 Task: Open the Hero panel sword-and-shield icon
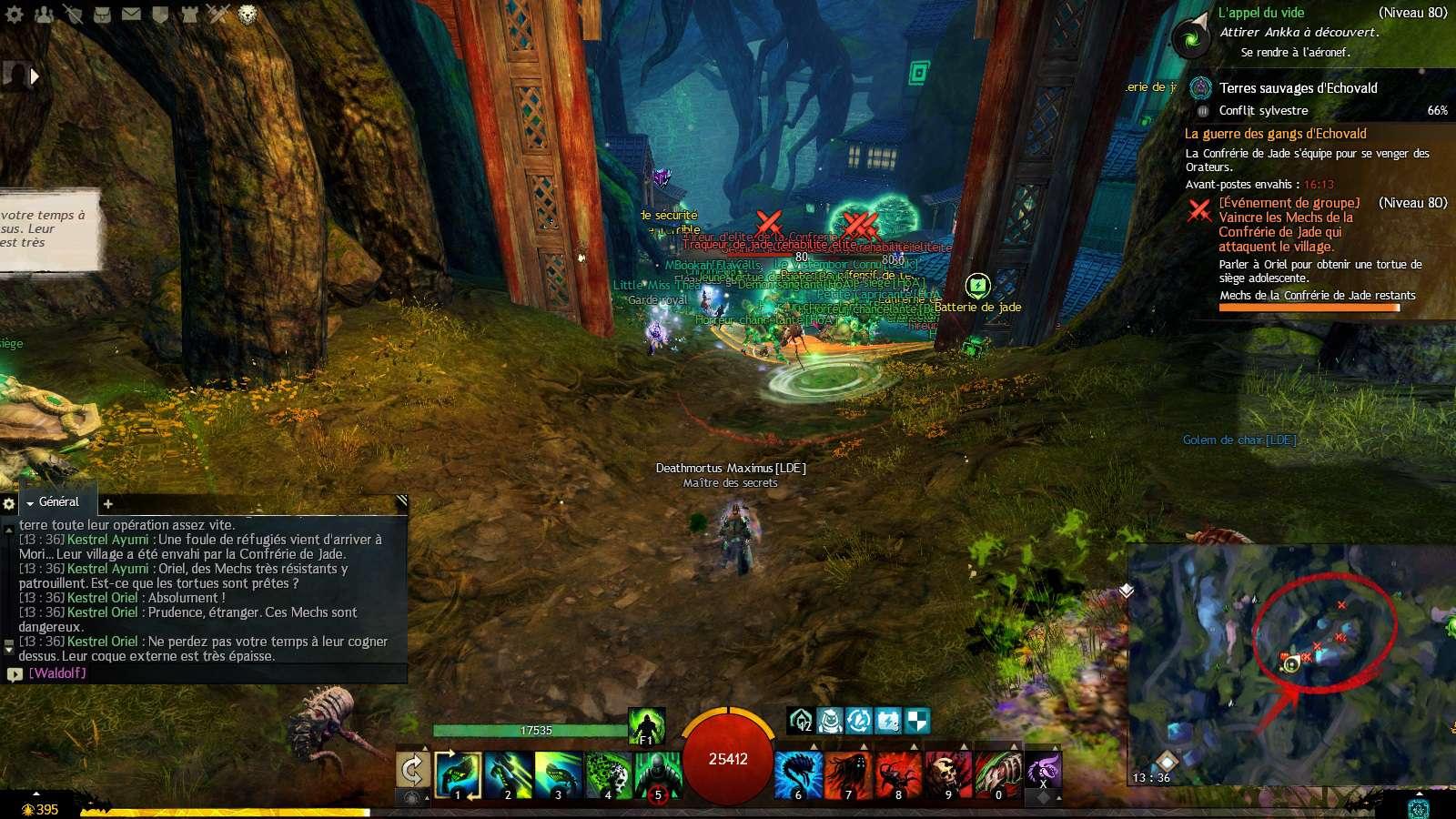75,13
